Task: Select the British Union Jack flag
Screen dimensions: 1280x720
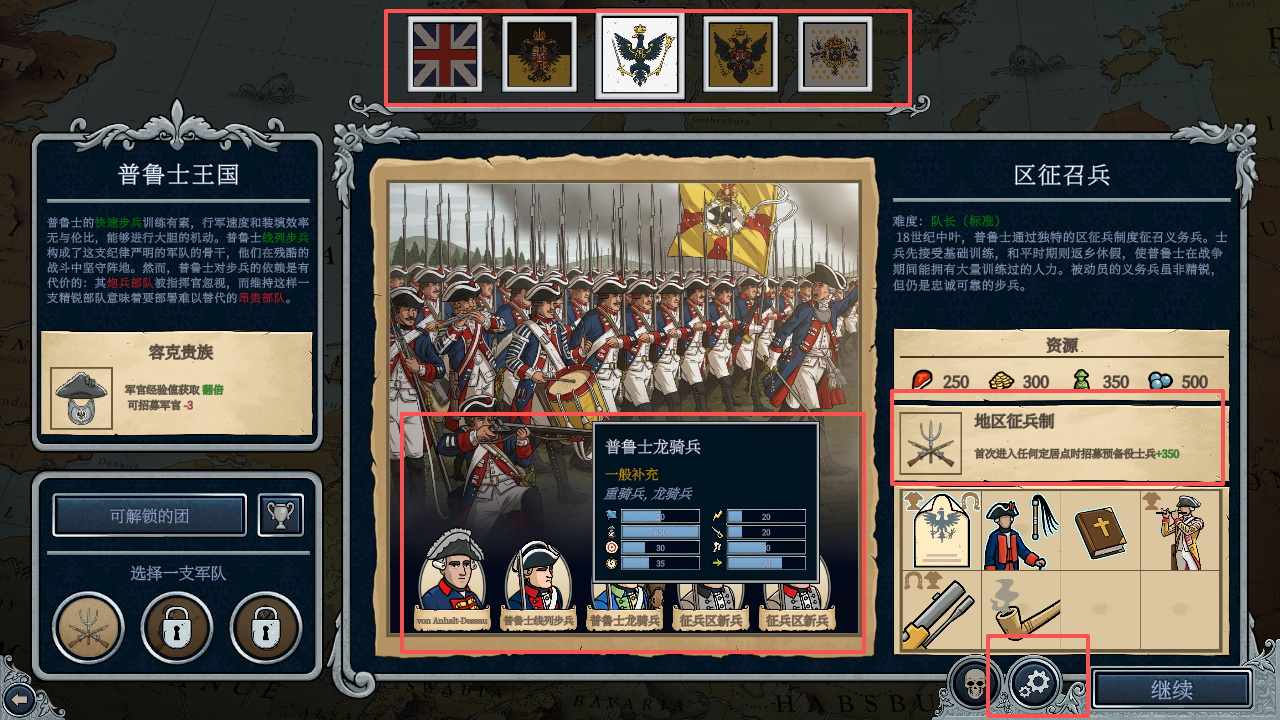Action: pyautogui.click(x=445, y=54)
